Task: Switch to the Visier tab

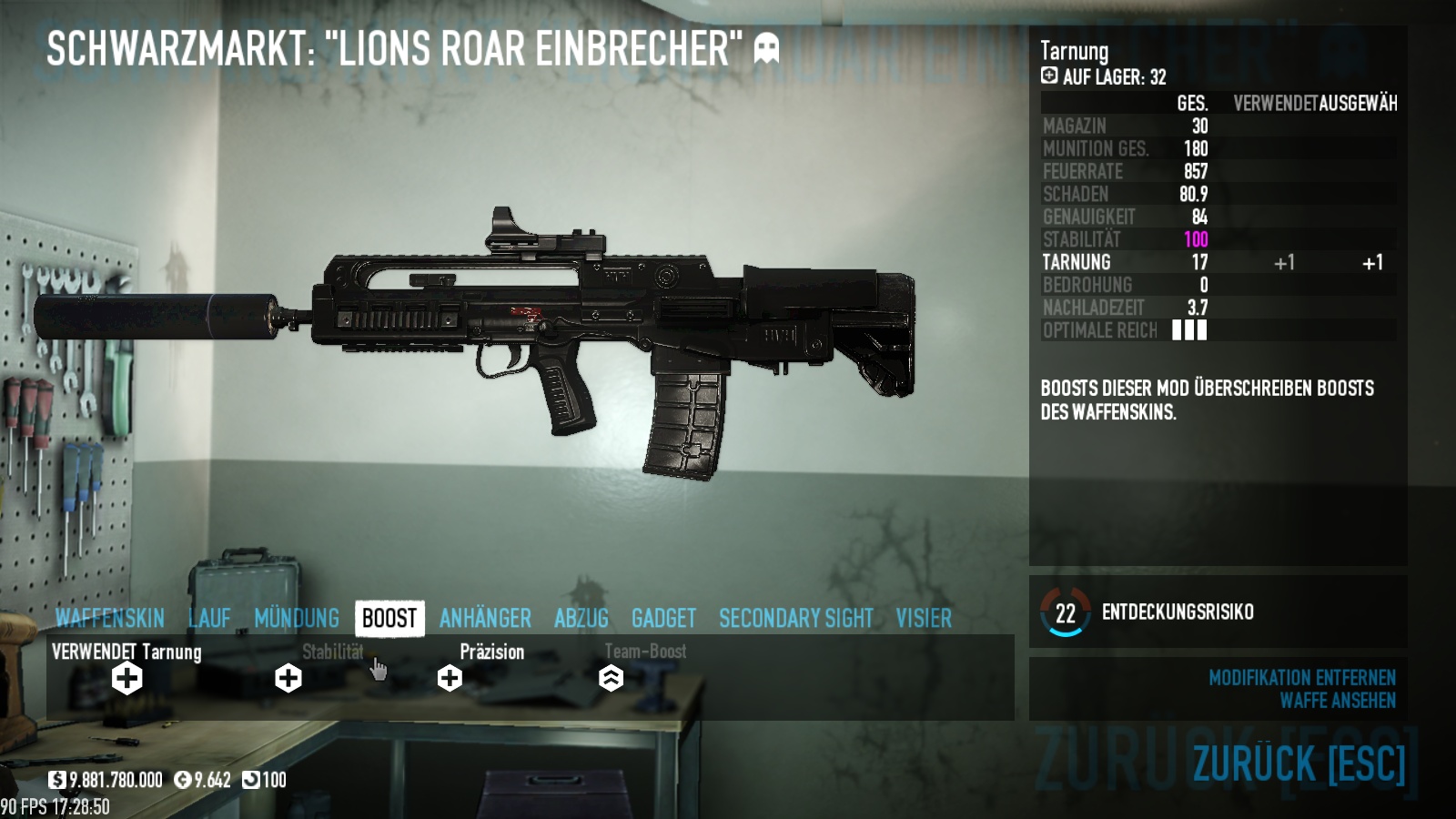Action: (x=924, y=619)
